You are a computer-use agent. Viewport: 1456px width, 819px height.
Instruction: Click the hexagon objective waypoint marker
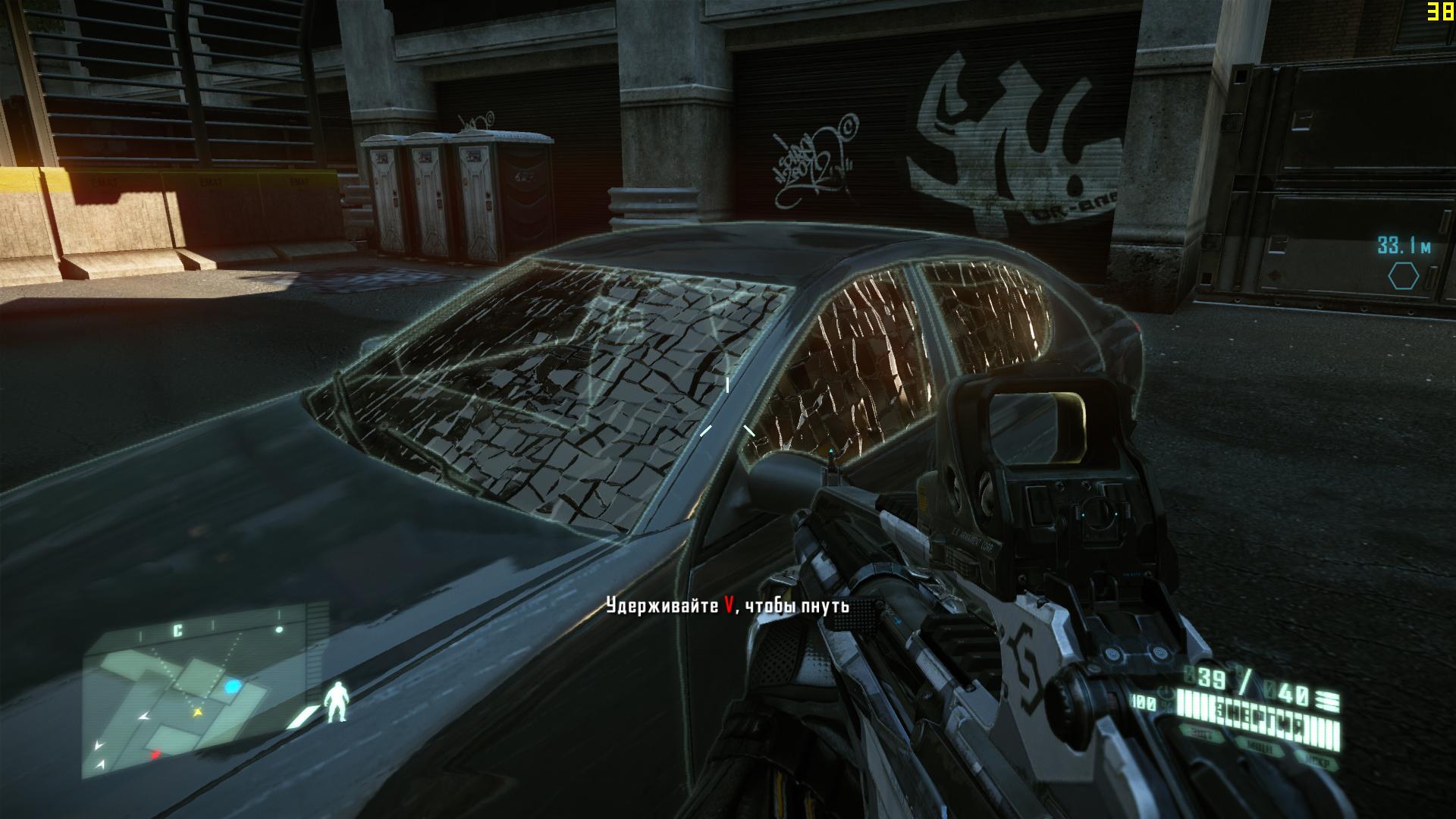[x=1403, y=276]
